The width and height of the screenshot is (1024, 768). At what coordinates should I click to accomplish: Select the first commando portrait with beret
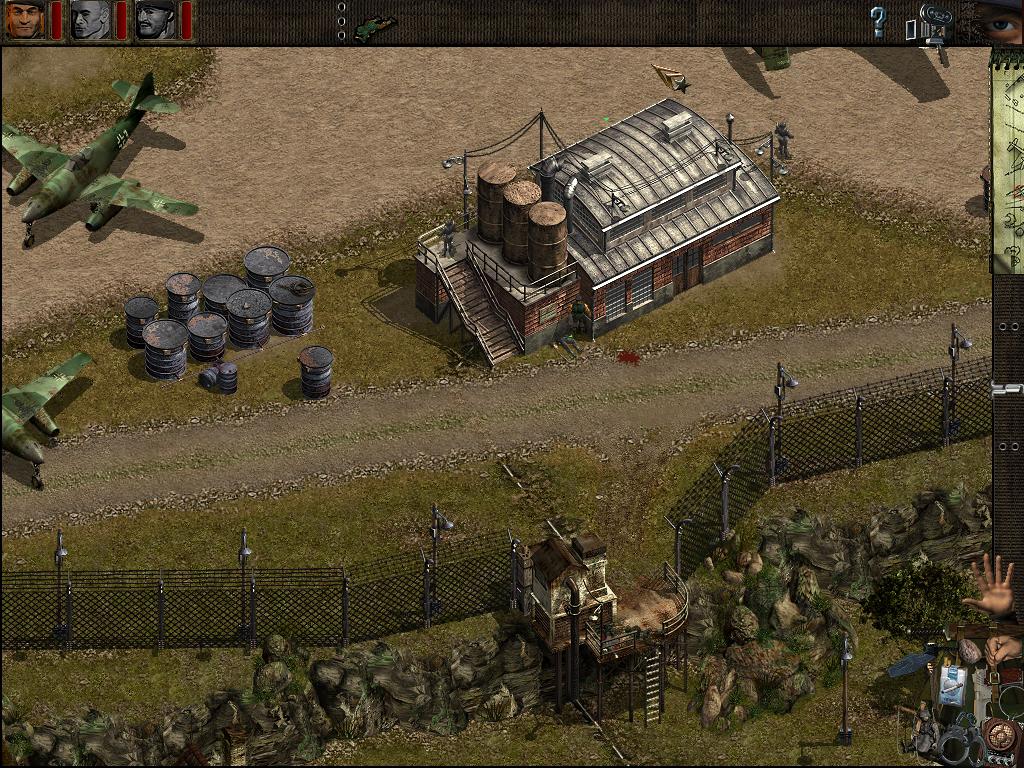point(24,20)
